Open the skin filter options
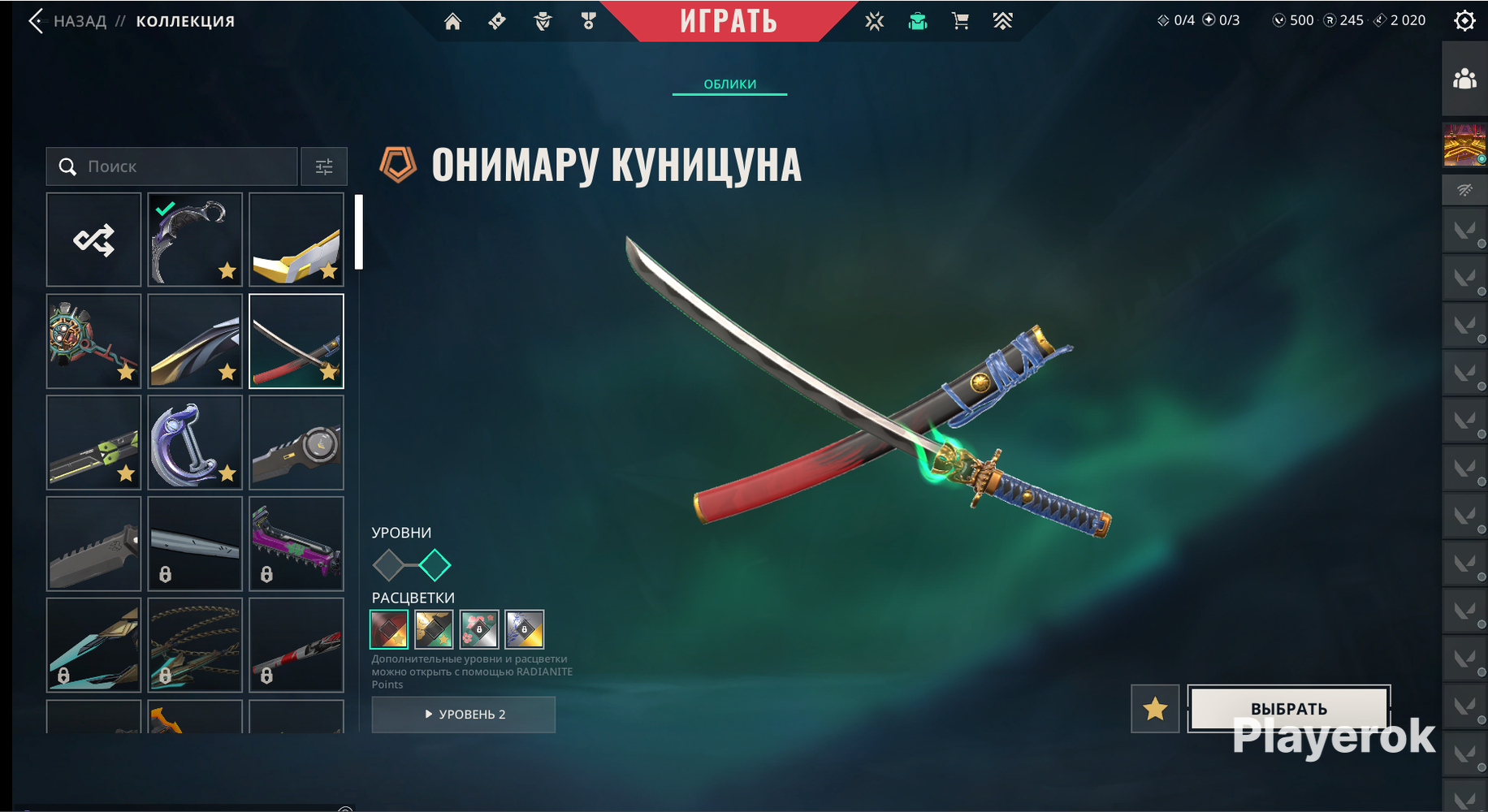1488x812 pixels. 324,166
